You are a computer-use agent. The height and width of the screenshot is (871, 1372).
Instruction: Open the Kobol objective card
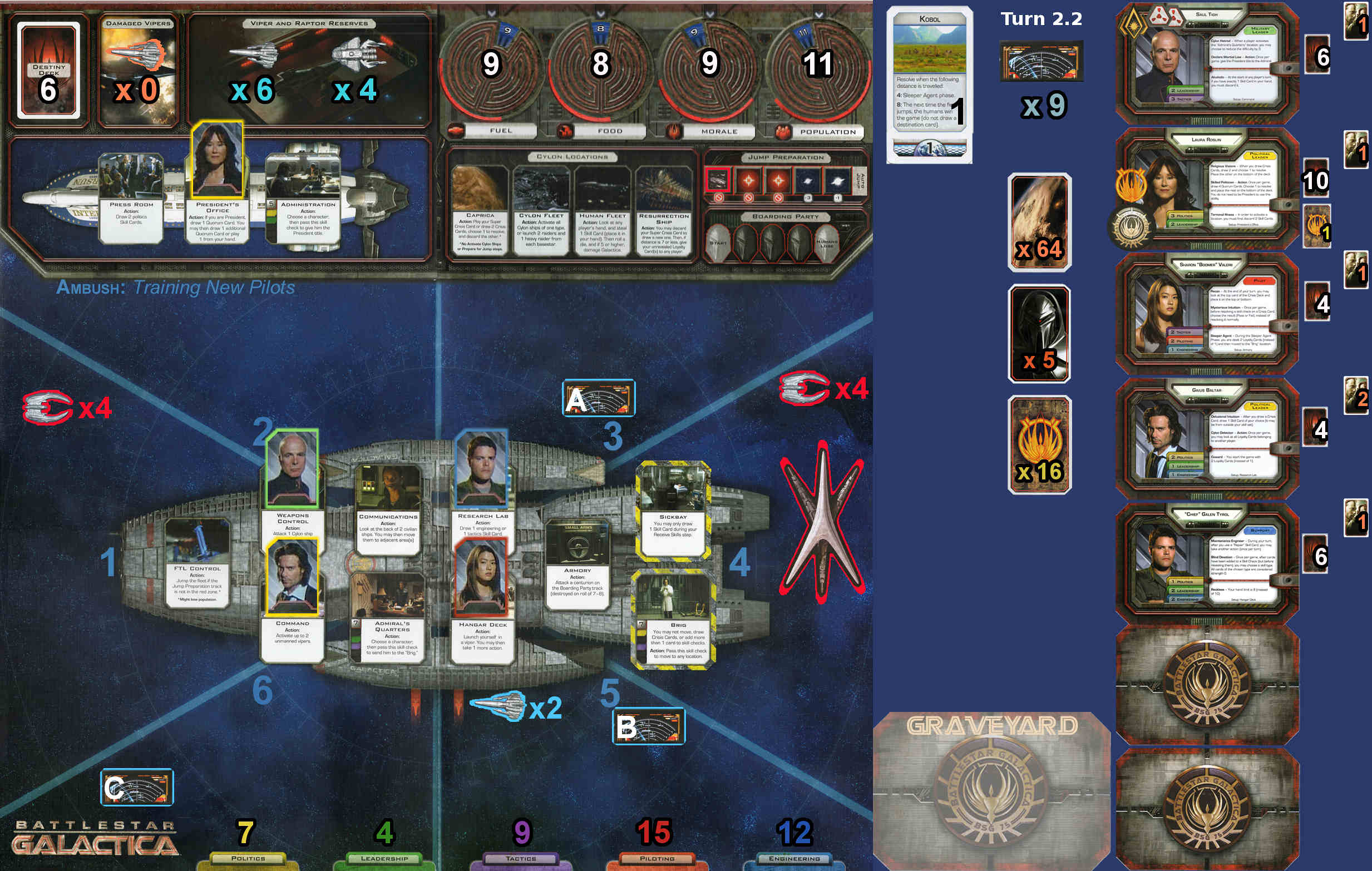[x=929, y=85]
